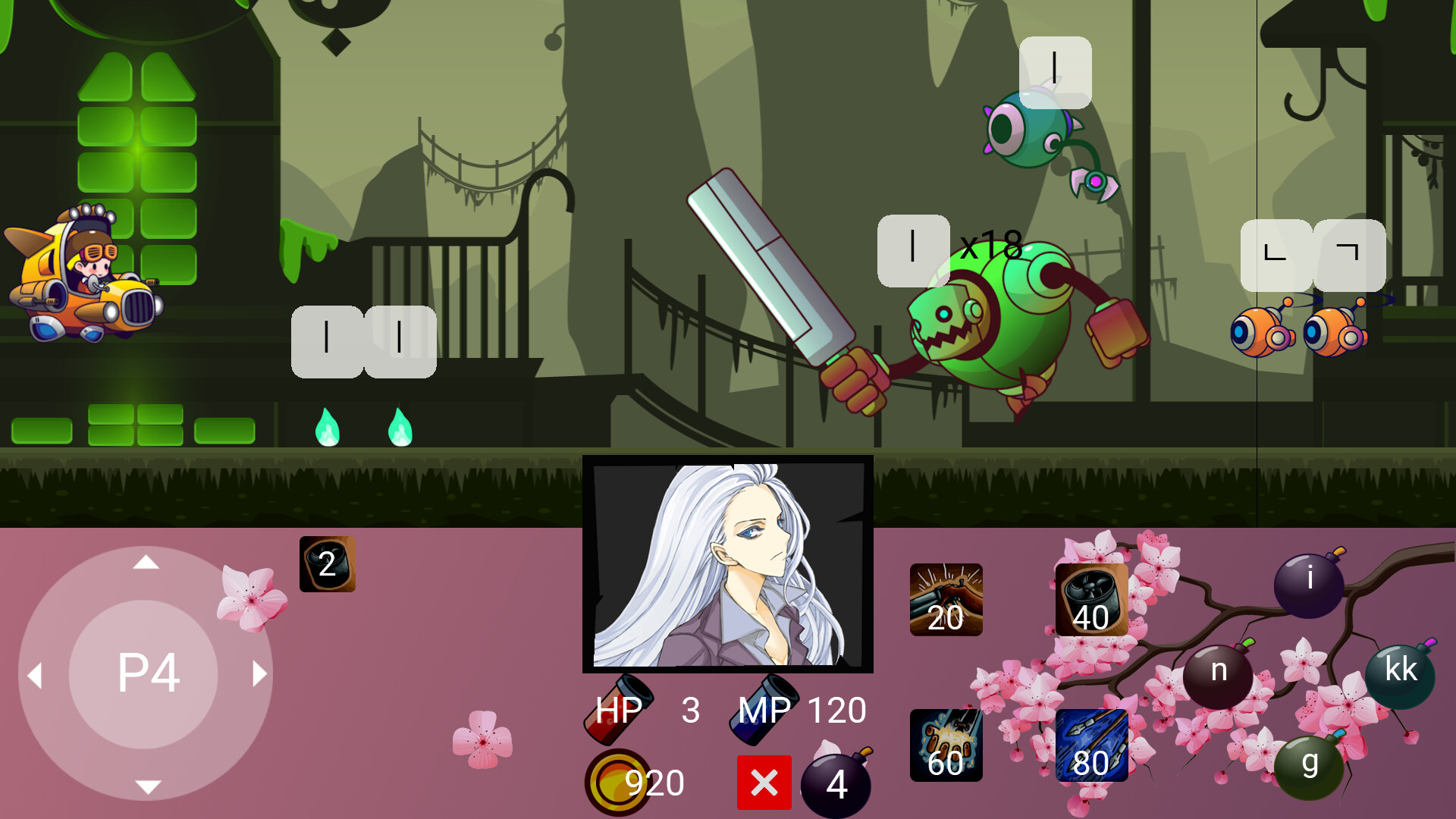Dismiss with the red X button
1456x819 pixels.
[764, 782]
